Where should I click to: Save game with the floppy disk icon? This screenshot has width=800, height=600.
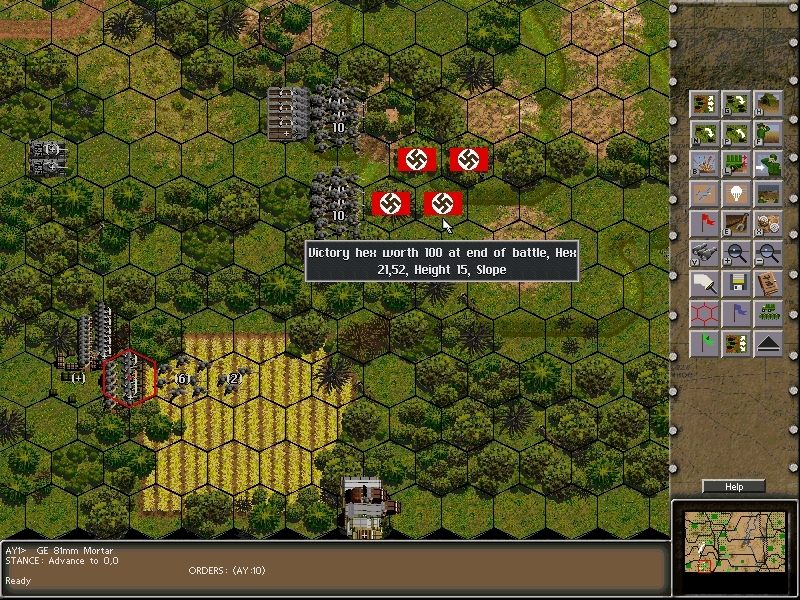click(x=737, y=284)
